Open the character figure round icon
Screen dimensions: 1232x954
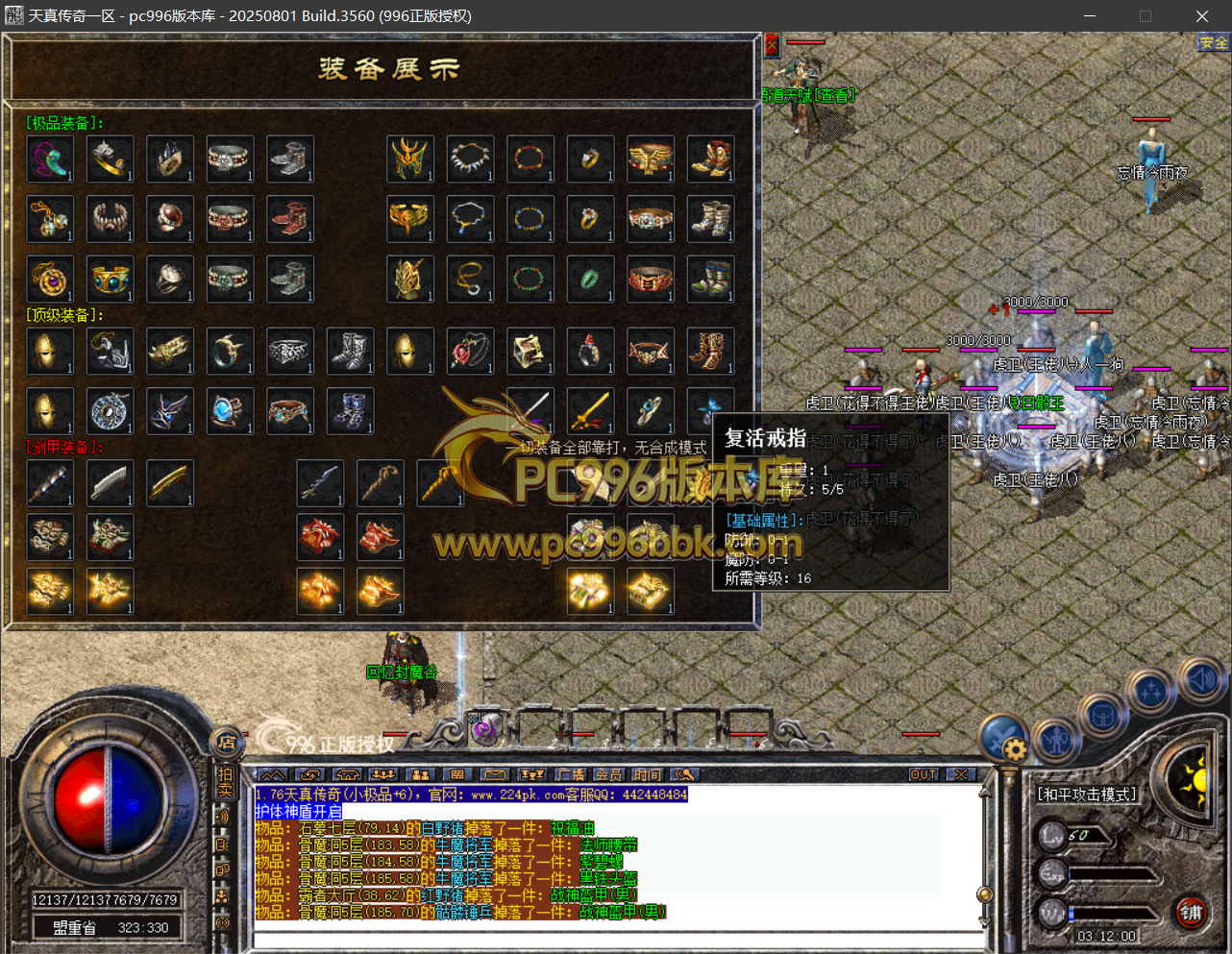pyautogui.click(x=1058, y=740)
